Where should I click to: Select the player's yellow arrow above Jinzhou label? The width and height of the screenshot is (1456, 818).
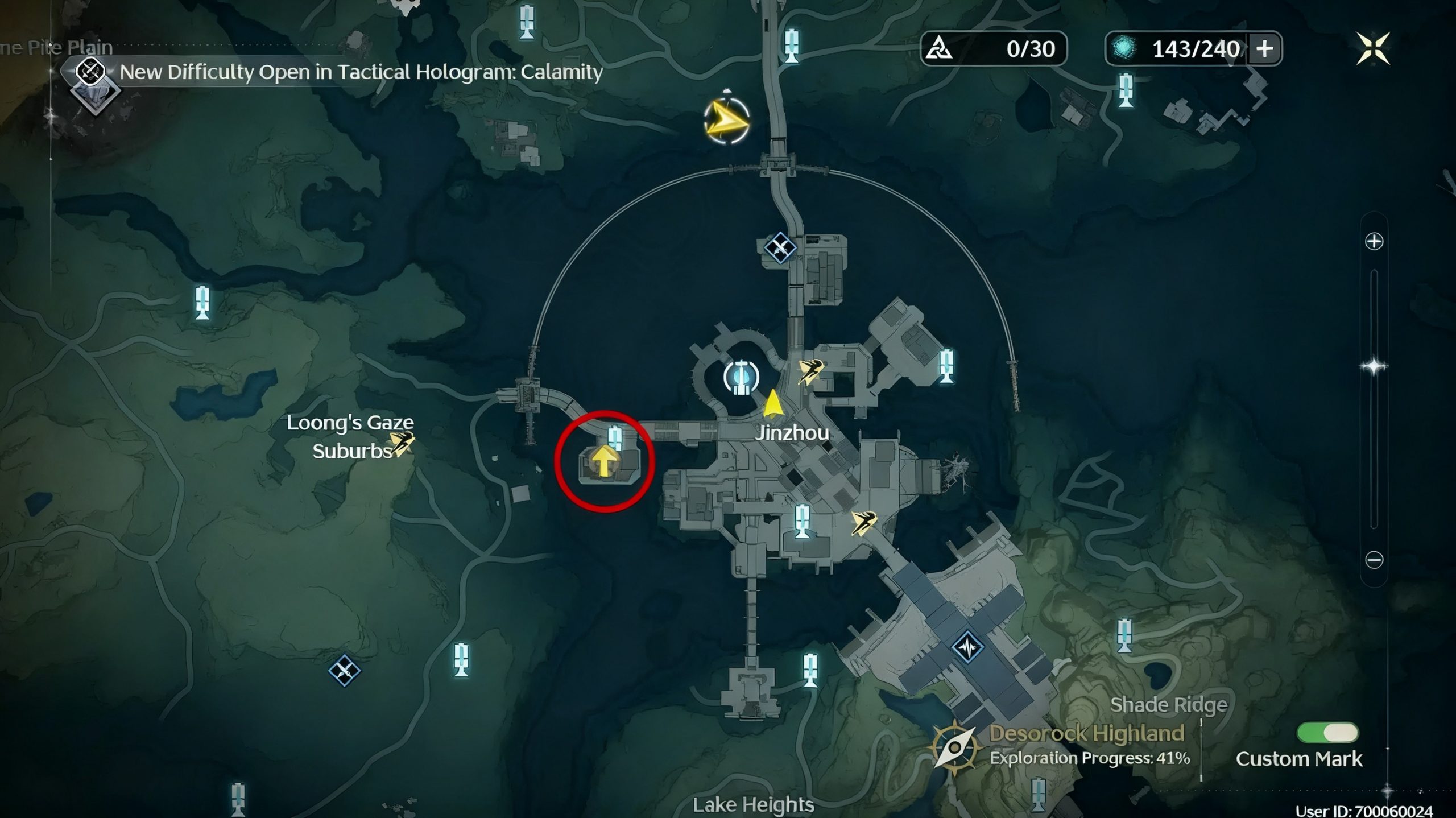tap(772, 403)
